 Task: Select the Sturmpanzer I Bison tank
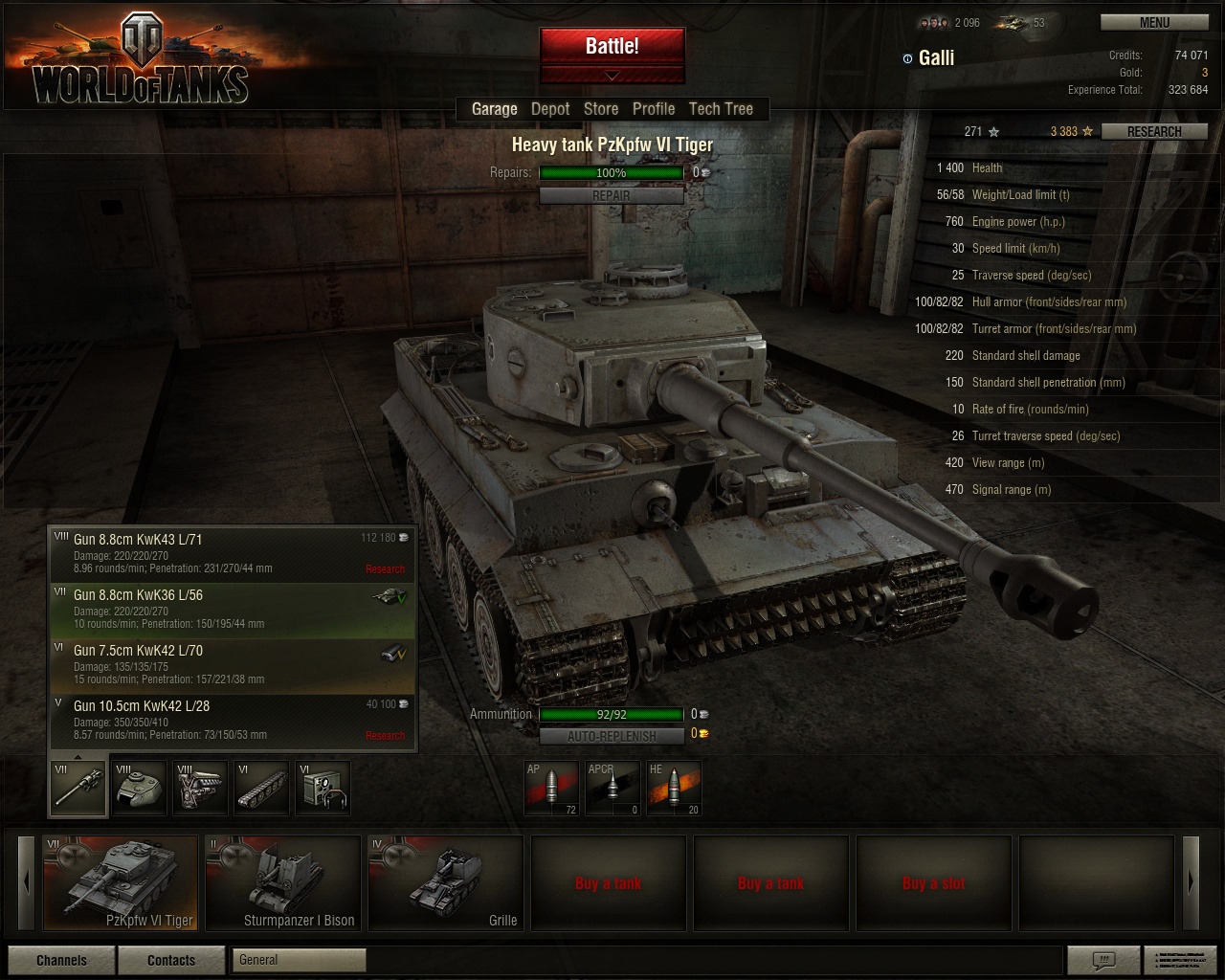point(282,882)
